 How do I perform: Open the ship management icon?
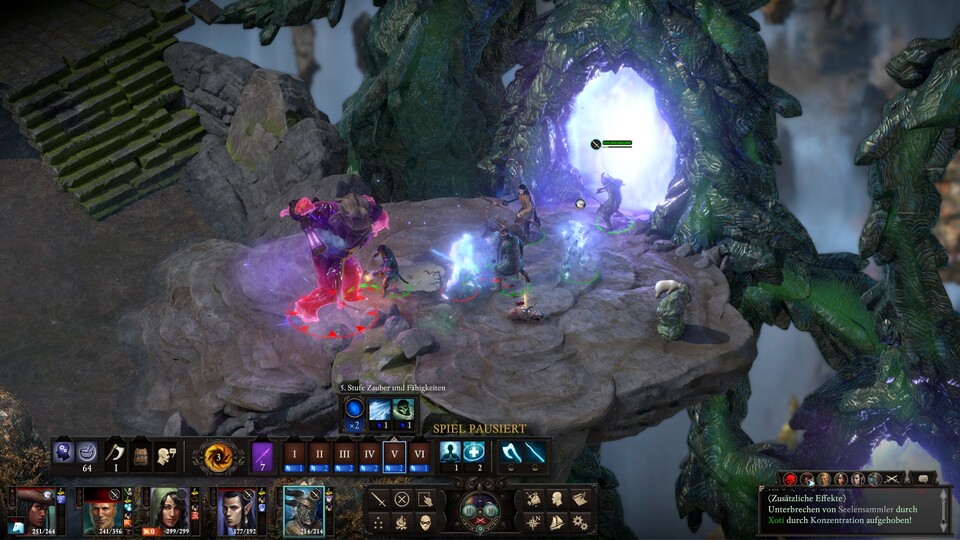point(556,522)
